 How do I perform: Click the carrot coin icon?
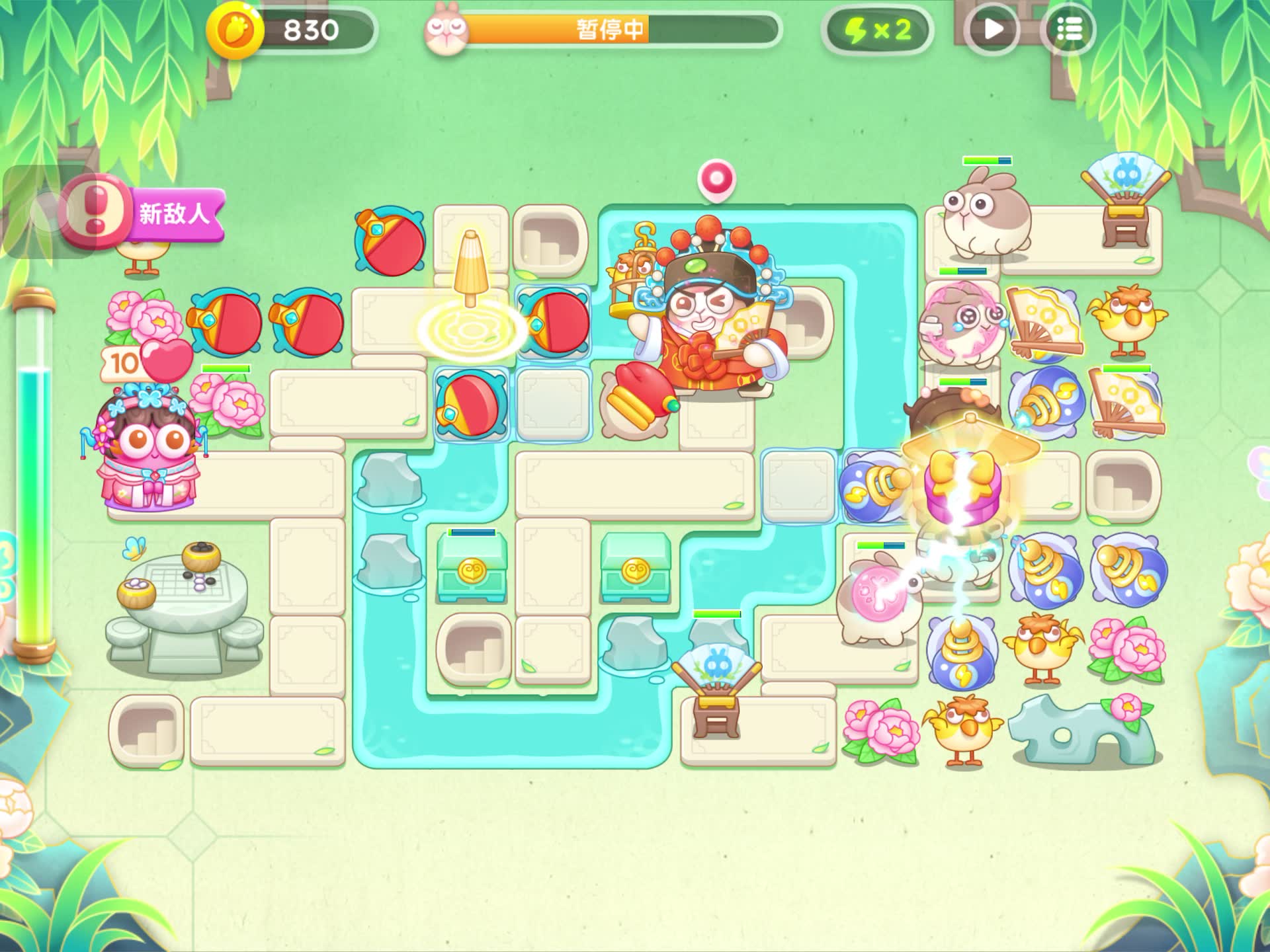click(235, 30)
